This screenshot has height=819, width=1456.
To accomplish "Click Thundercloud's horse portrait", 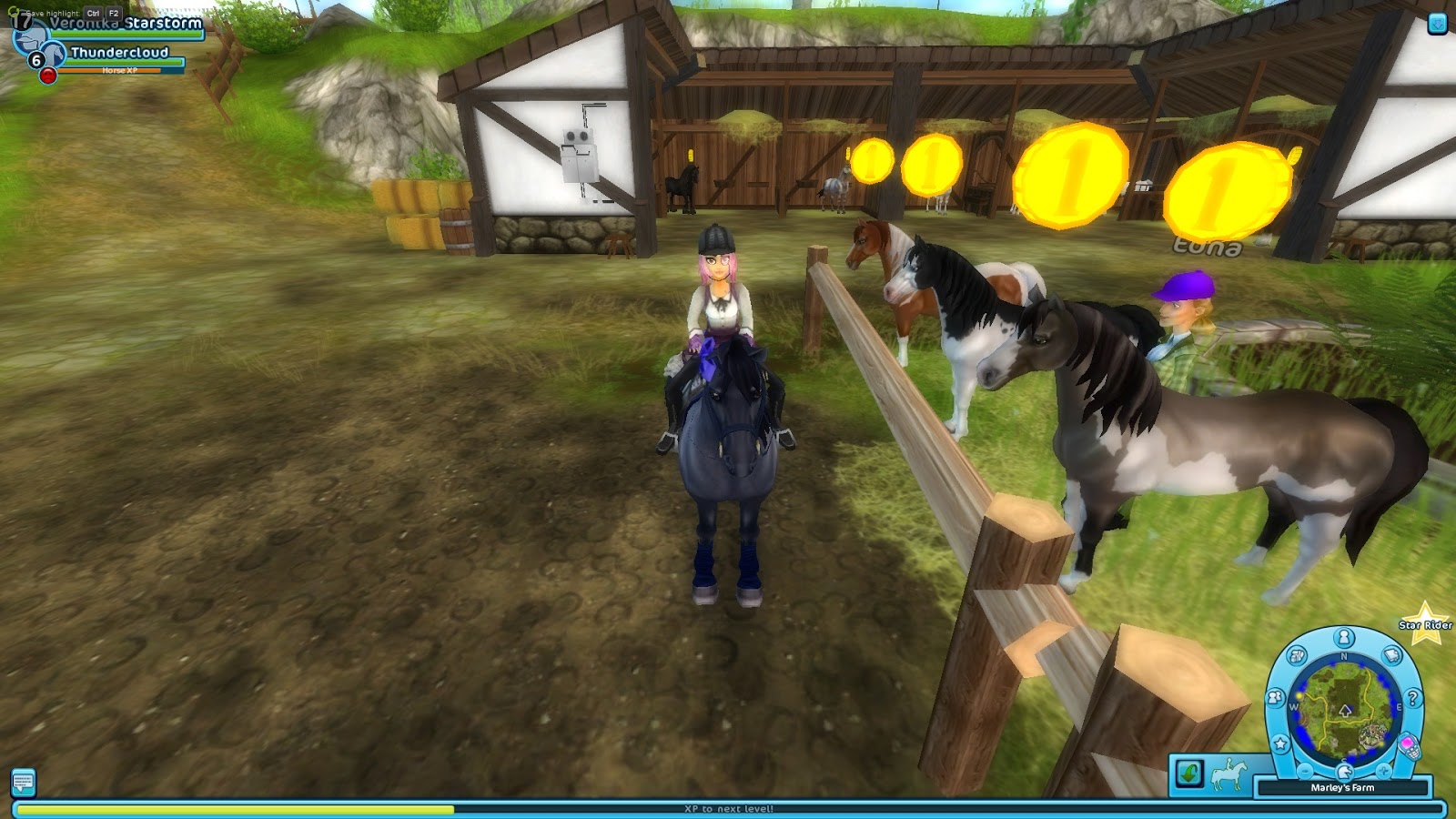I will click(x=54, y=55).
